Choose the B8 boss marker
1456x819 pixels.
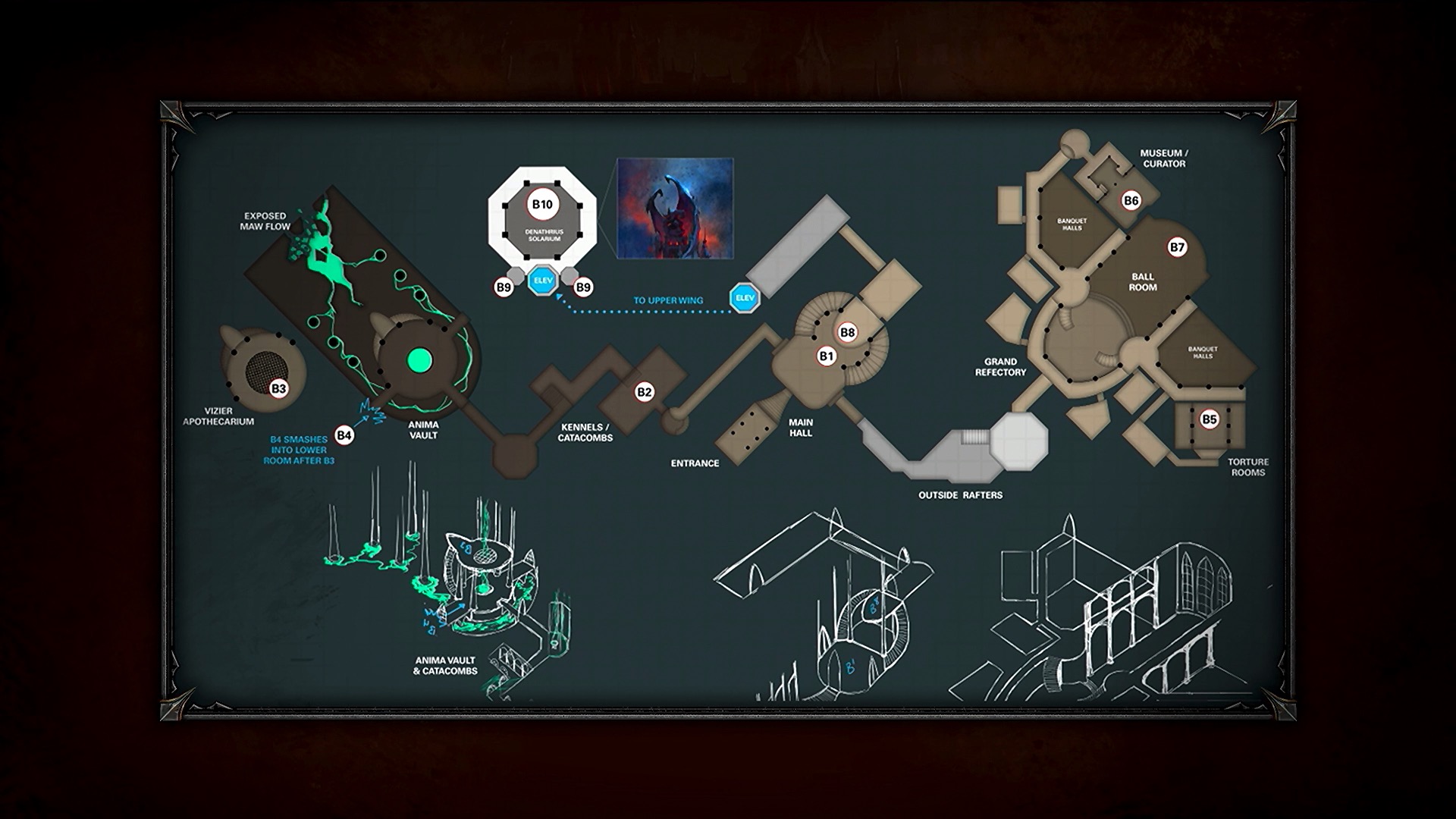[847, 332]
